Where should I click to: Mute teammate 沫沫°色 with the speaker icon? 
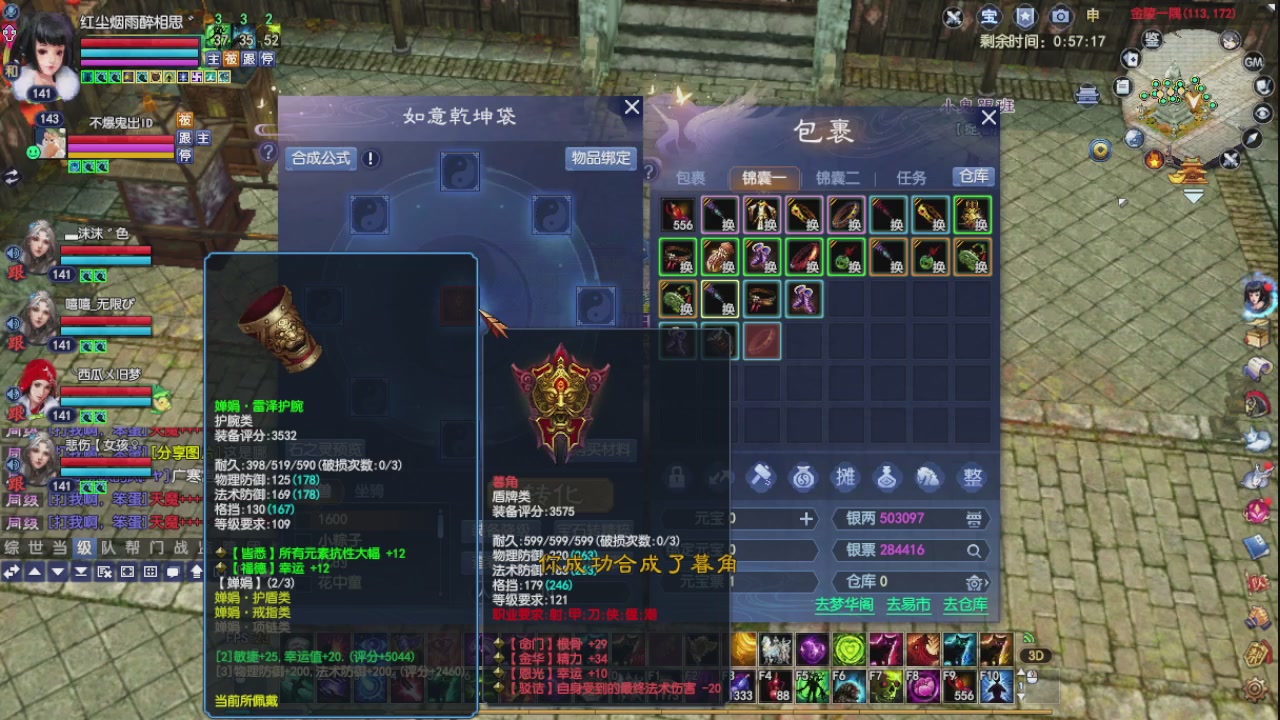coord(12,253)
